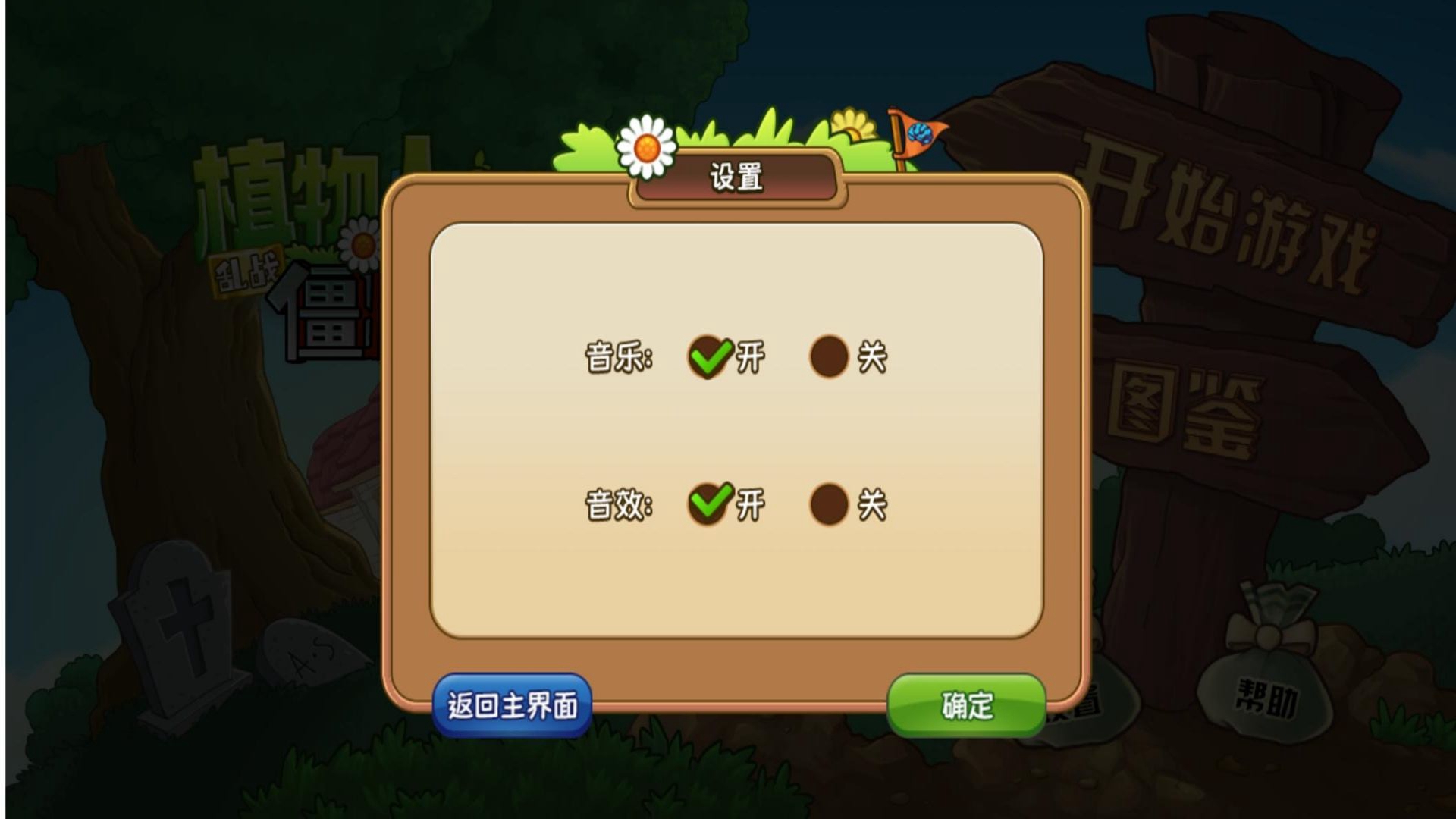Keep 音效 on by clicking its 开 checkmark

pyautogui.click(x=709, y=500)
